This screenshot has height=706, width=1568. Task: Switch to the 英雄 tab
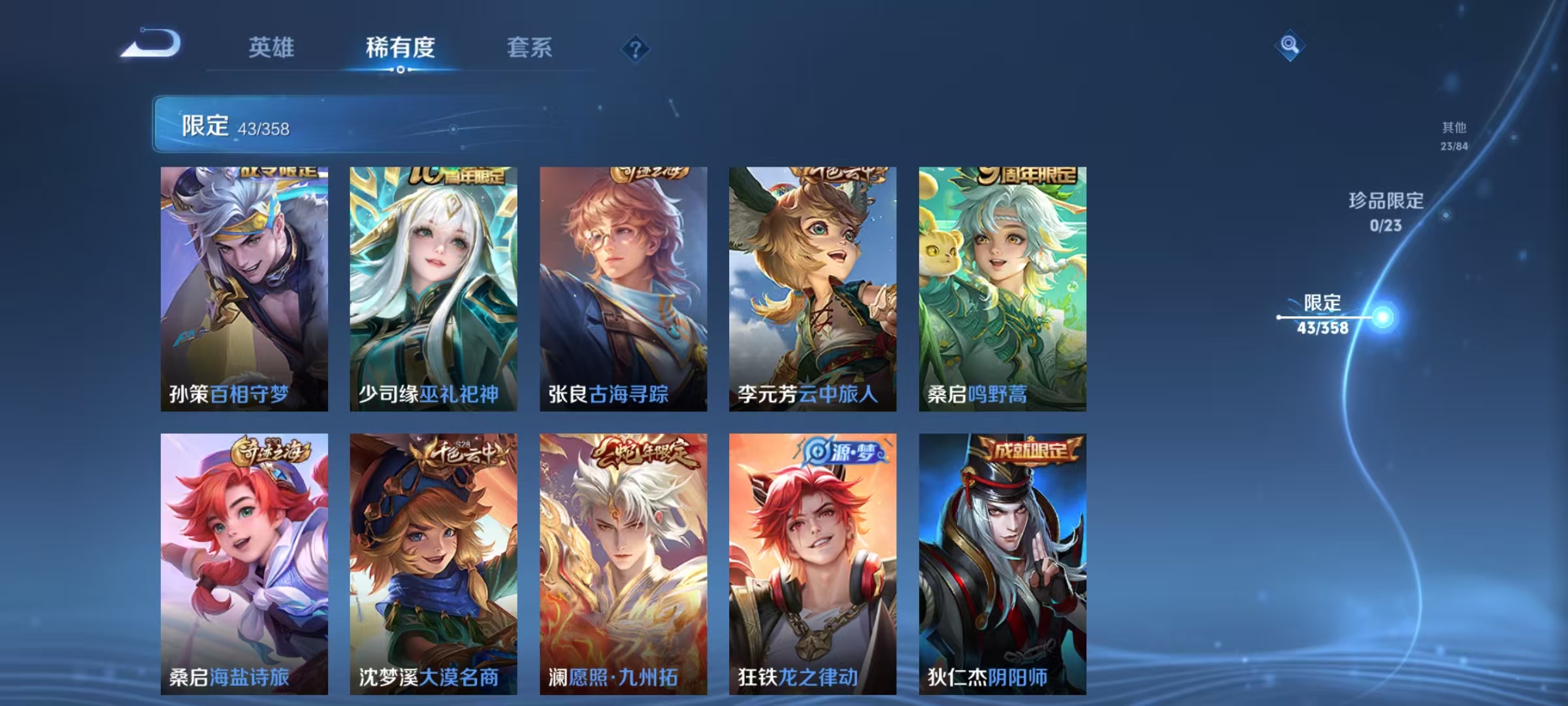click(273, 47)
